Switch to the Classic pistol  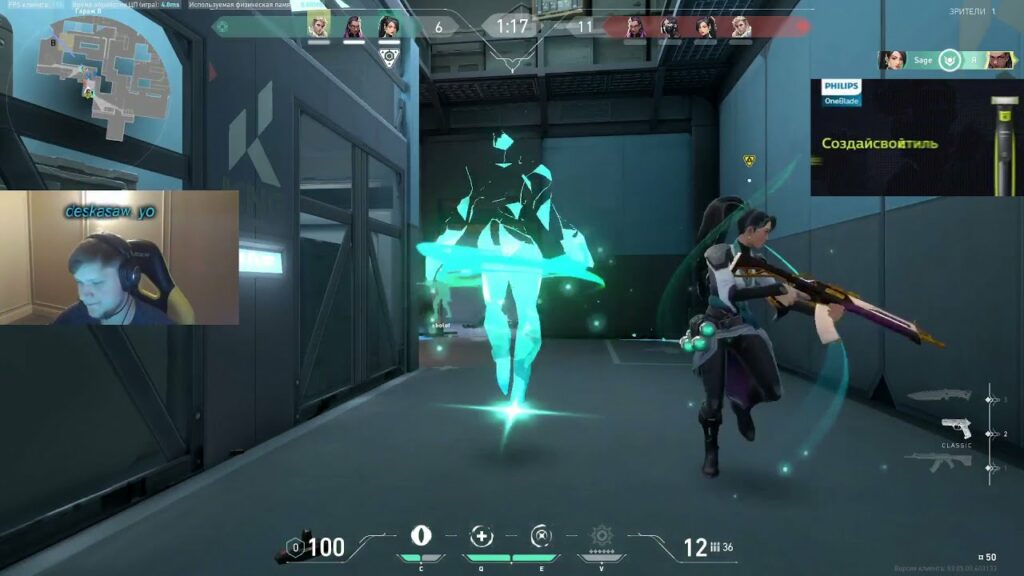point(956,429)
